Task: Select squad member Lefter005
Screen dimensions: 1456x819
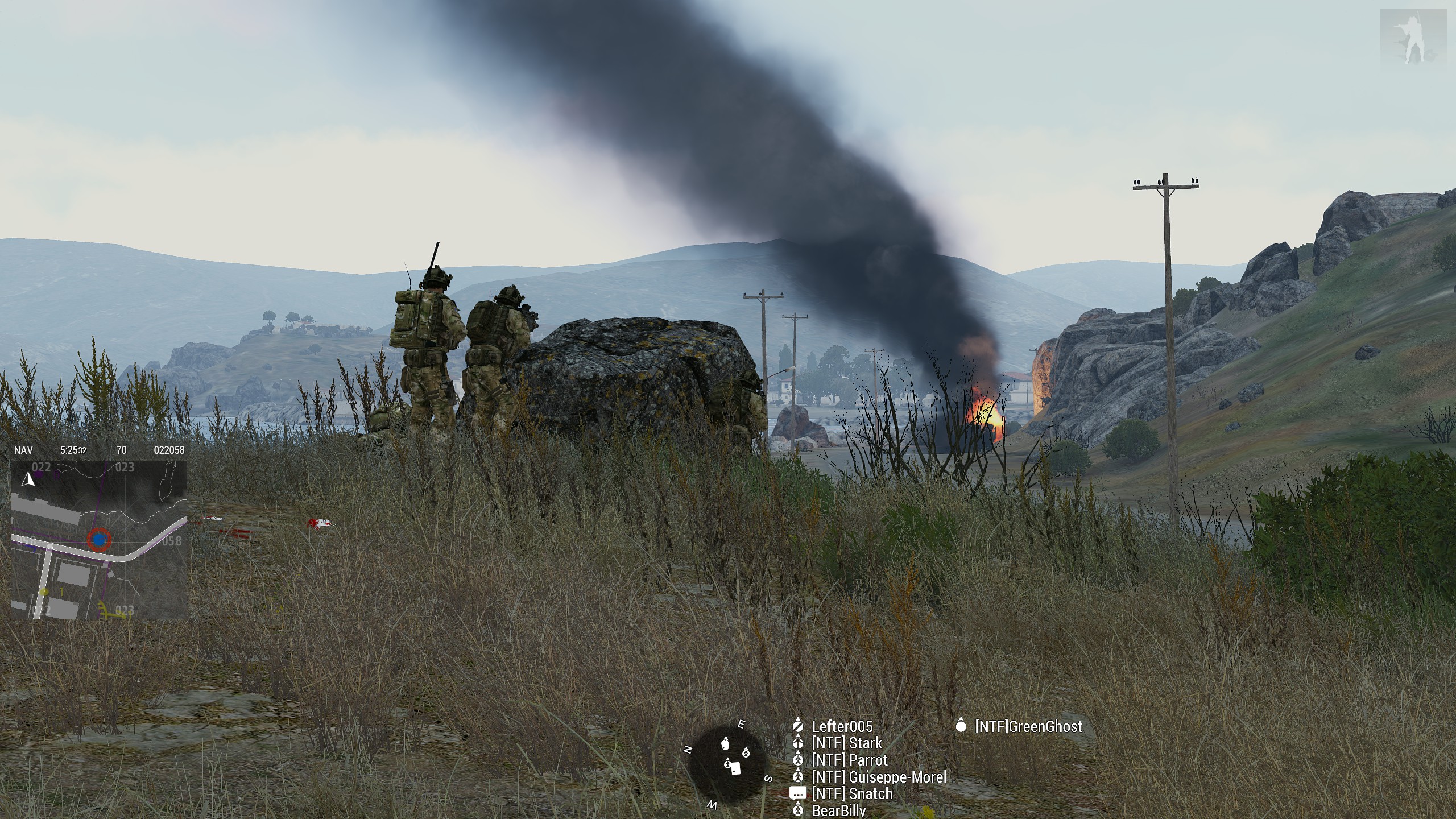Action: [841, 726]
